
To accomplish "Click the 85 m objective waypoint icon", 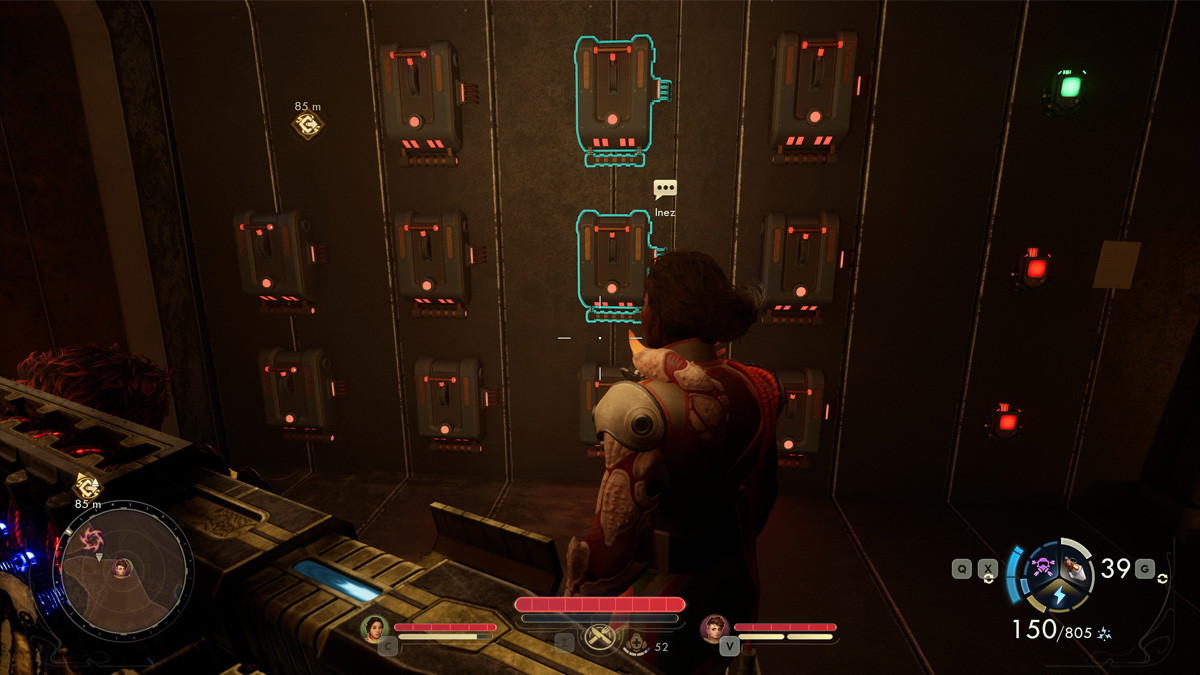I will pyautogui.click(x=307, y=125).
